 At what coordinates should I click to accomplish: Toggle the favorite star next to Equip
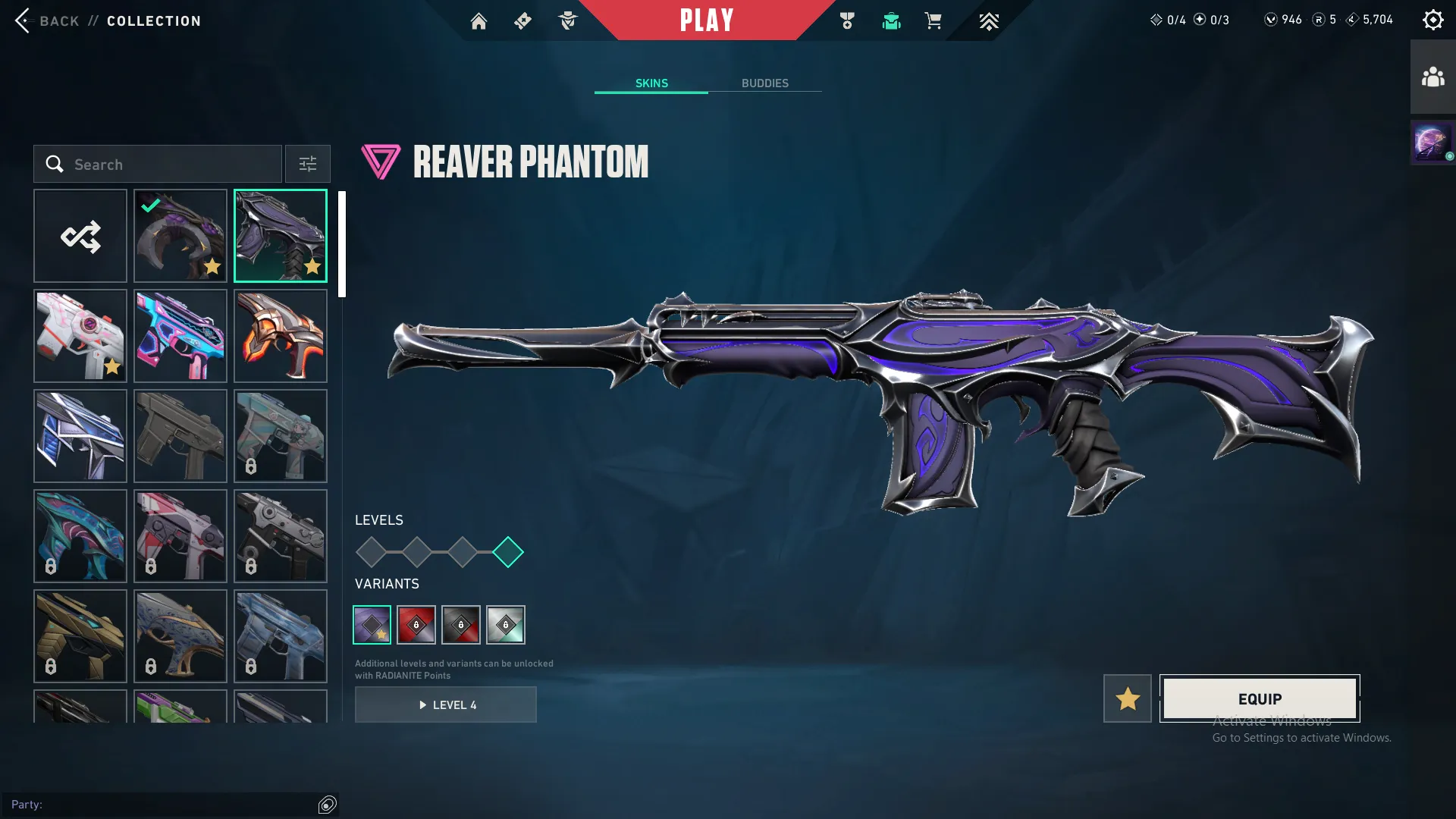click(x=1127, y=698)
